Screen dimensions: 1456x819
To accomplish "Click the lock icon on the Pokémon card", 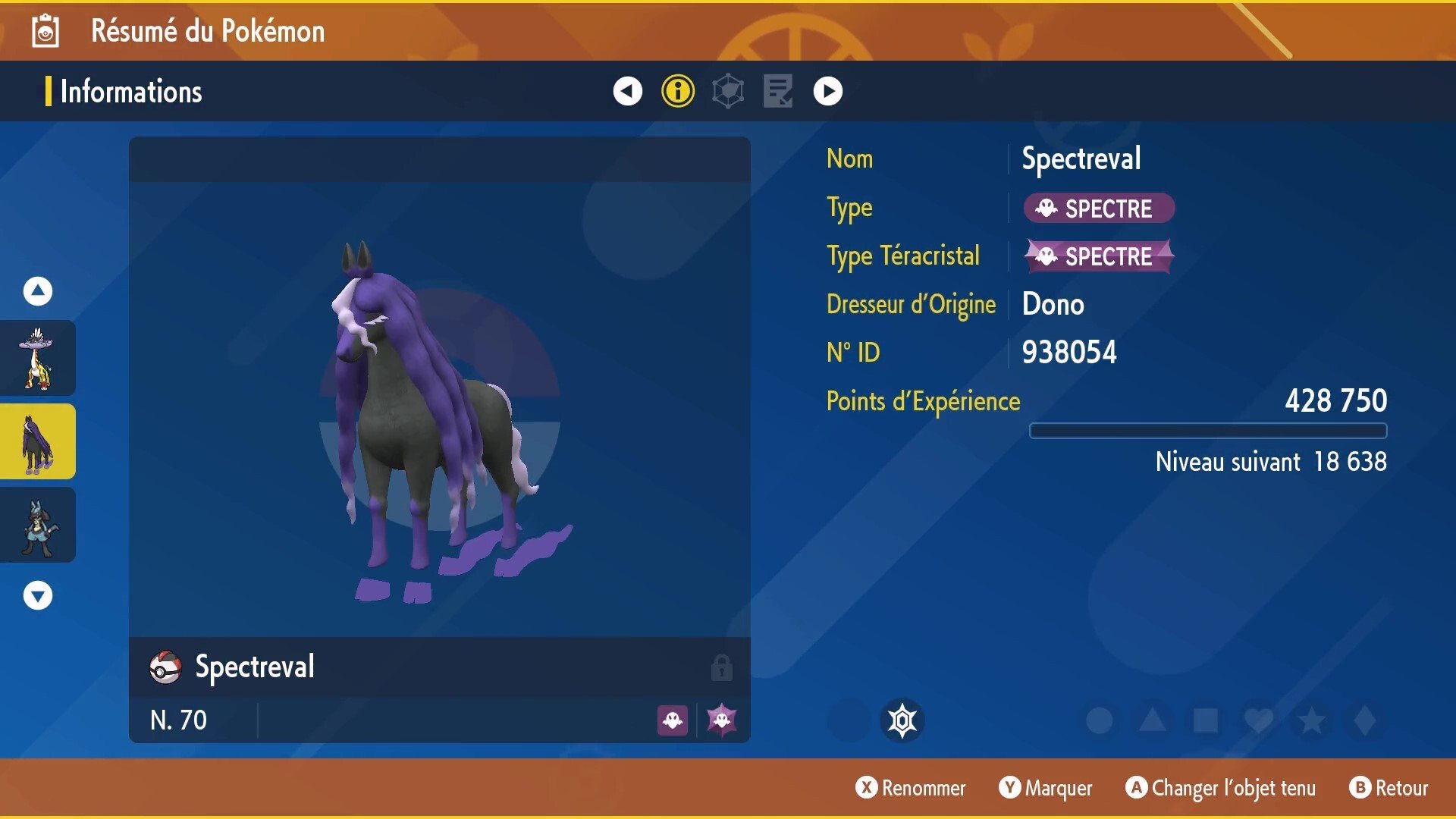I will point(721,667).
